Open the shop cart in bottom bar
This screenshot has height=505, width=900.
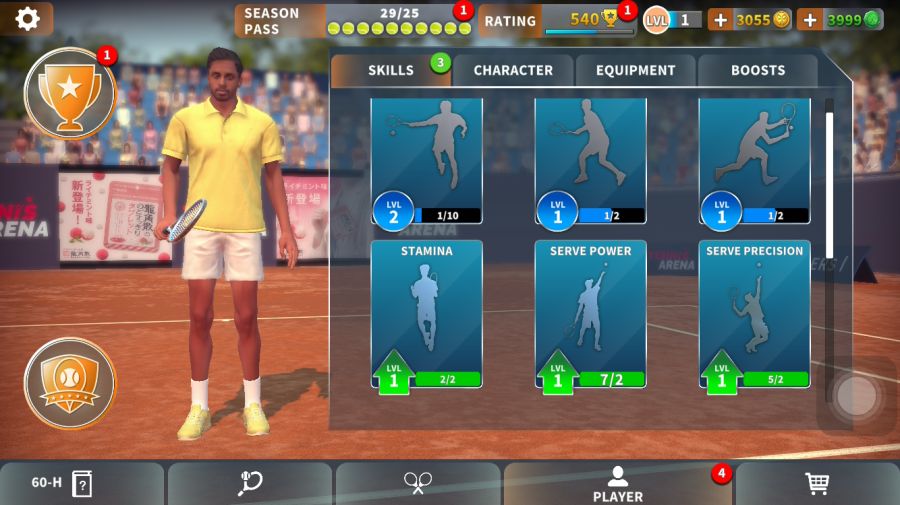pyautogui.click(x=817, y=484)
